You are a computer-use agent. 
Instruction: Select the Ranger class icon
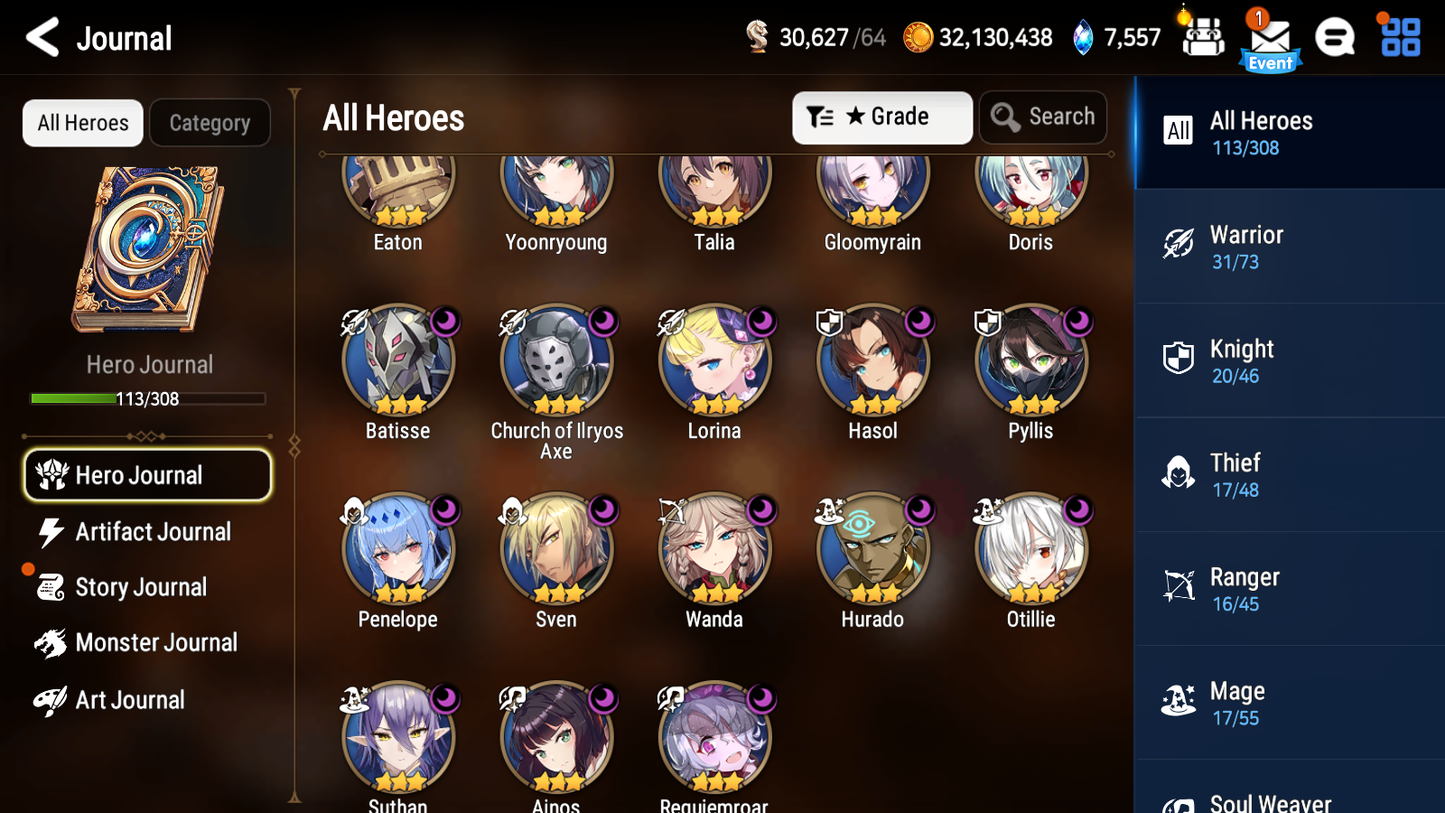point(1179,587)
